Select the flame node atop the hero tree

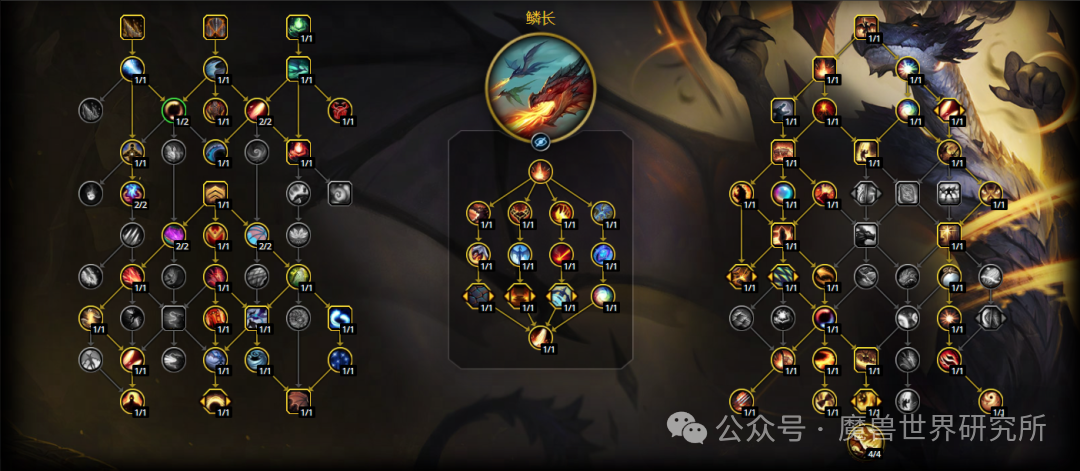(540, 171)
